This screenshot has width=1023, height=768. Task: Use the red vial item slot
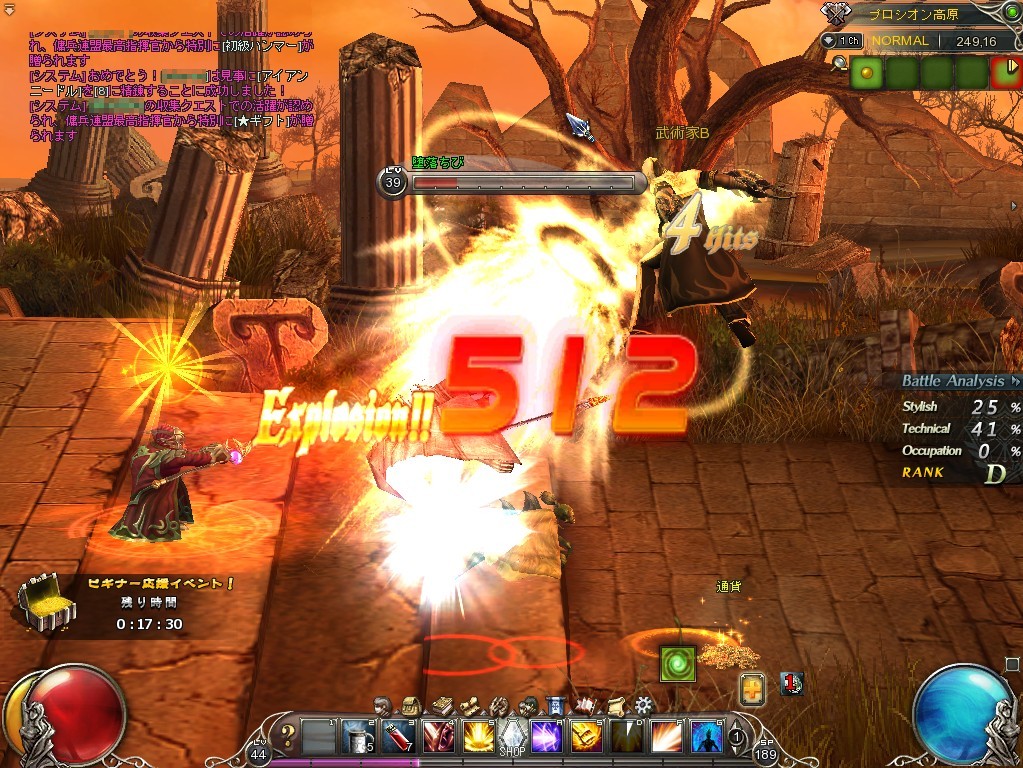[397, 737]
